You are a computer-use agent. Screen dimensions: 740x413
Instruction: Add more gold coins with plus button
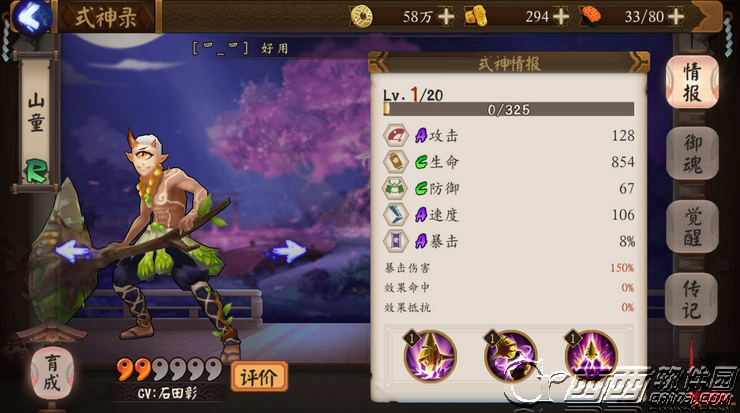[445, 16]
